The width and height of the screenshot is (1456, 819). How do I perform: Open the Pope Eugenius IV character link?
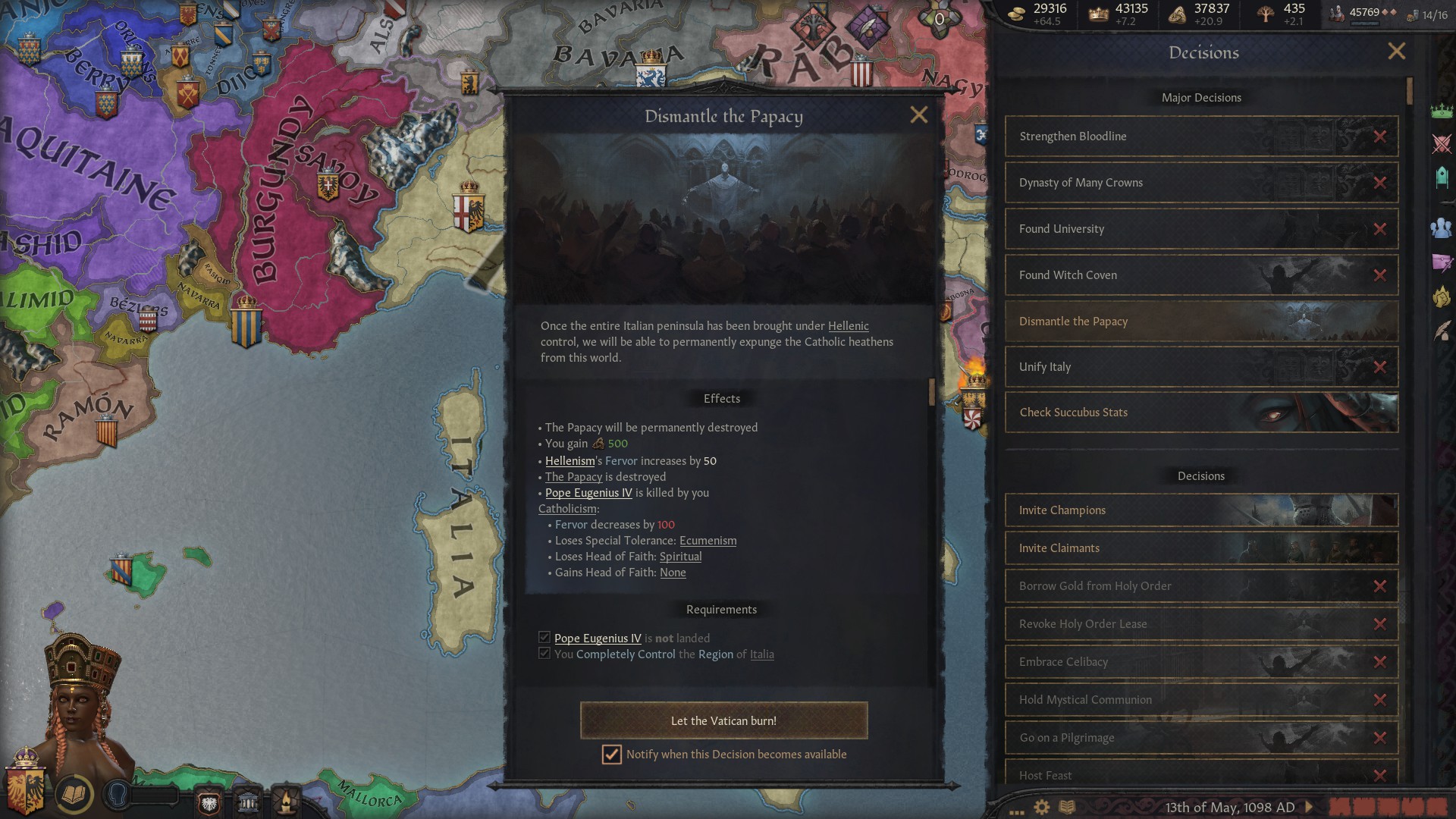590,492
